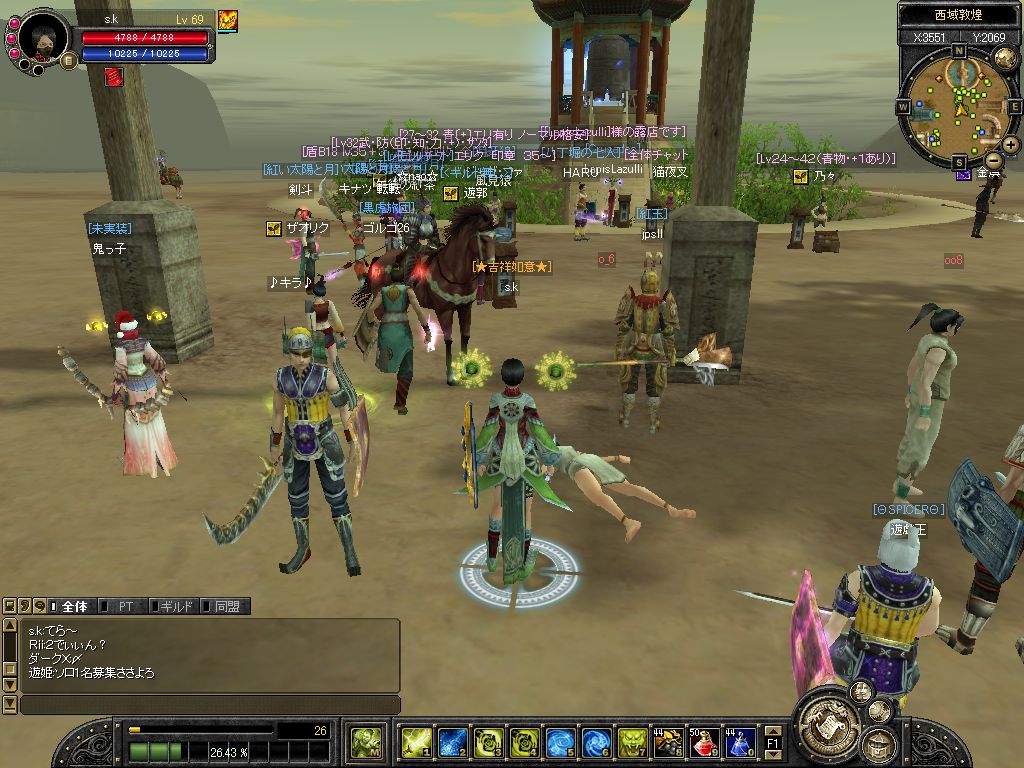Click the chat message input field
This screenshot has height=768, width=1024.
pos(210,705)
